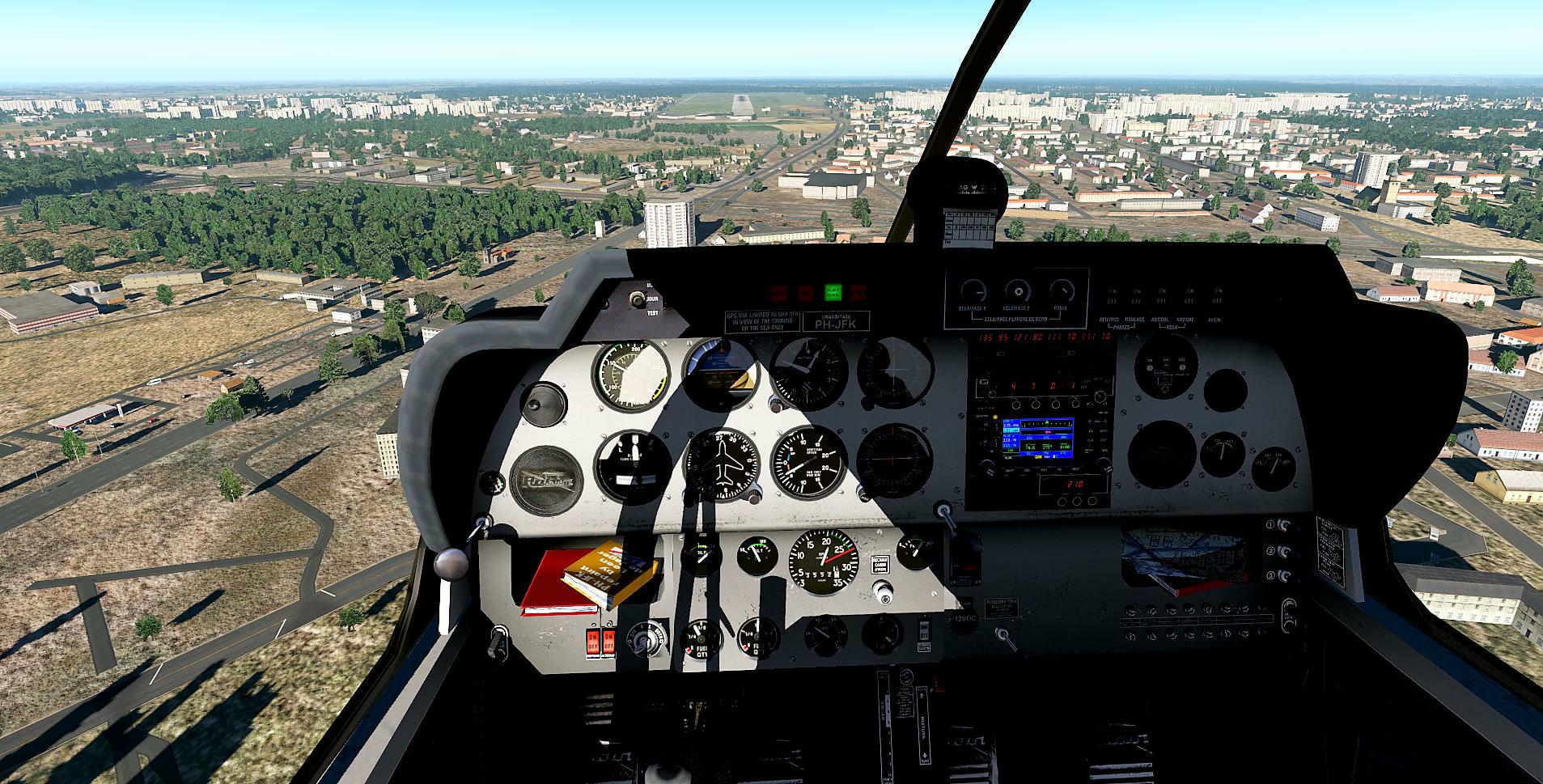This screenshot has height=784, width=1543.
Task: Turn the Eclairage 1 lighting knob
Action: click(973, 291)
